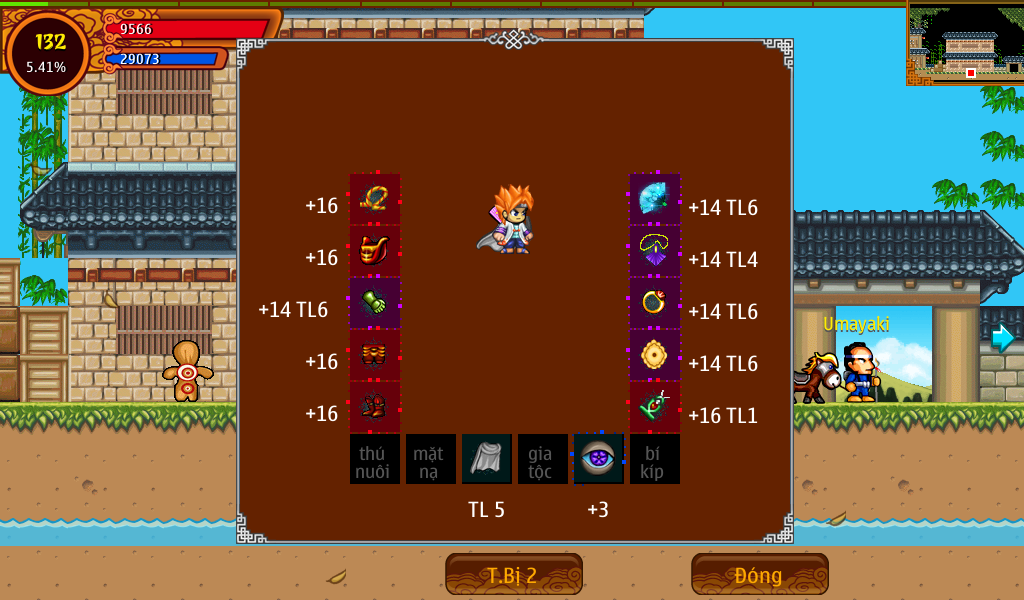Image resolution: width=1024 pixels, height=600 pixels.
Task: Select the gold ring slot
Action: pos(655,304)
